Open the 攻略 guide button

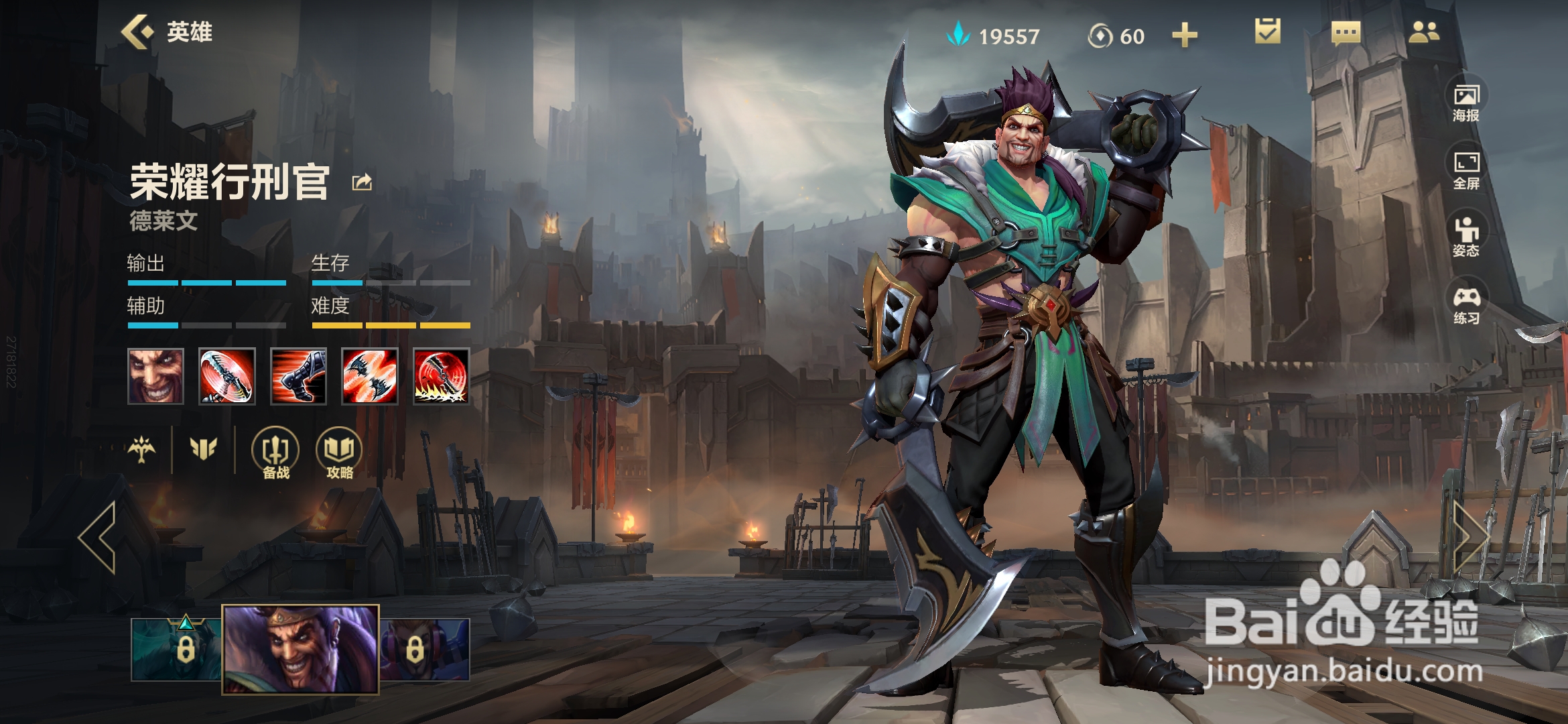pyautogui.click(x=339, y=453)
